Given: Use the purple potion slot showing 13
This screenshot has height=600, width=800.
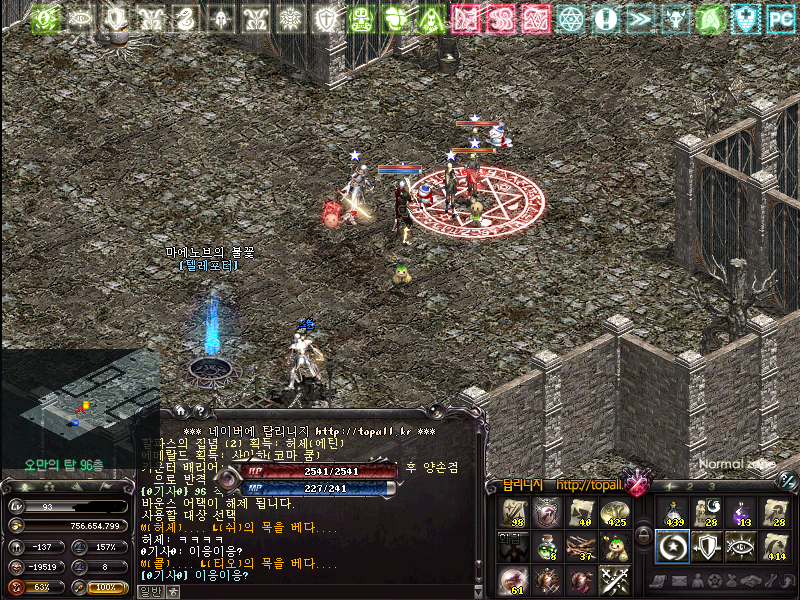Looking at the screenshot, I should (741, 513).
